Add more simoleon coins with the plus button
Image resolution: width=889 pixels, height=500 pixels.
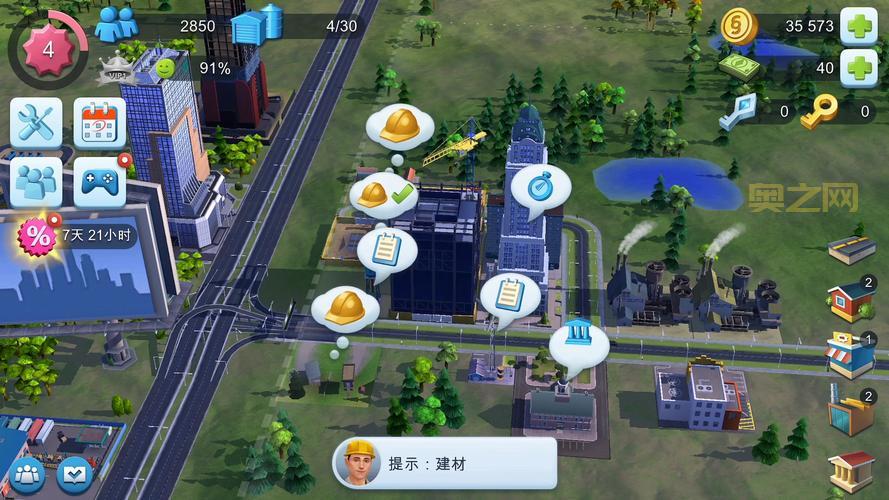coord(858,27)
